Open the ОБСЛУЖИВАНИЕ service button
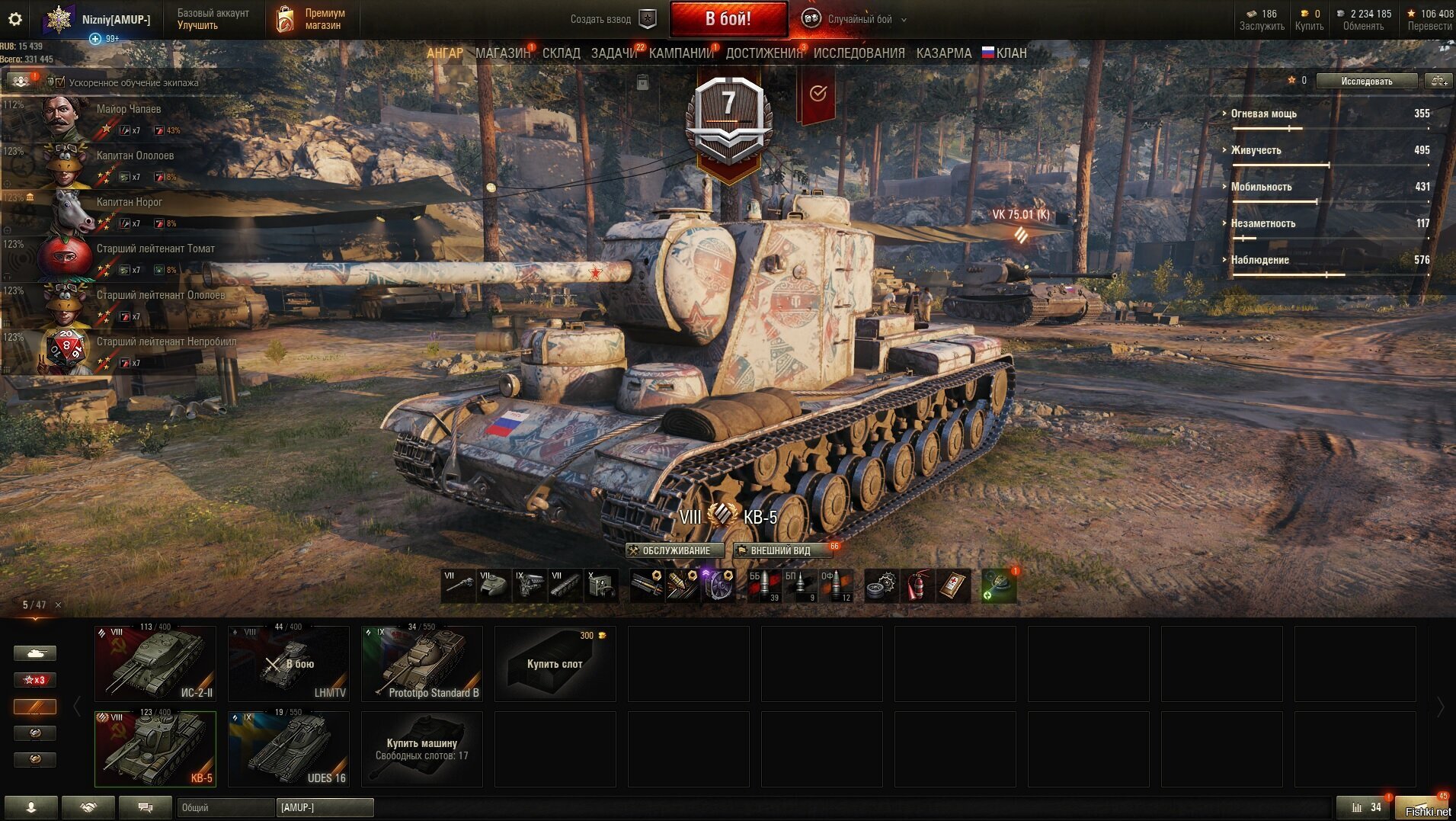 tap(674, 550)
